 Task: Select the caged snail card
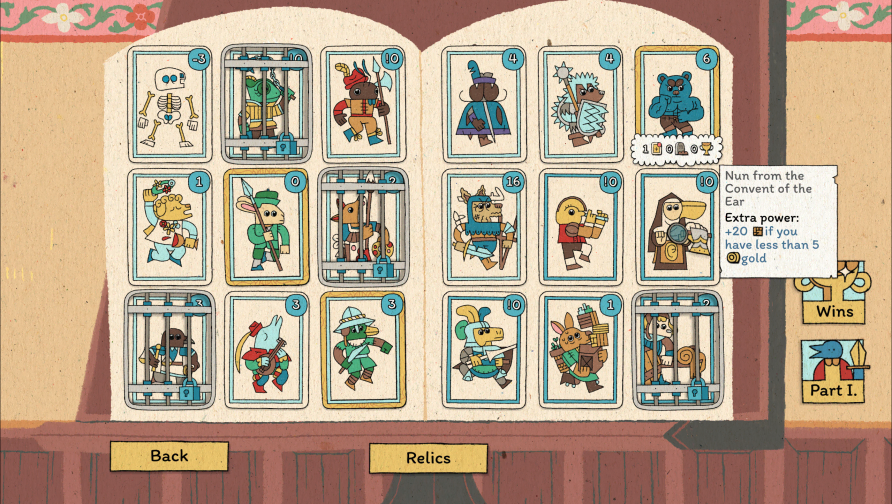click(x=677, y=350)
